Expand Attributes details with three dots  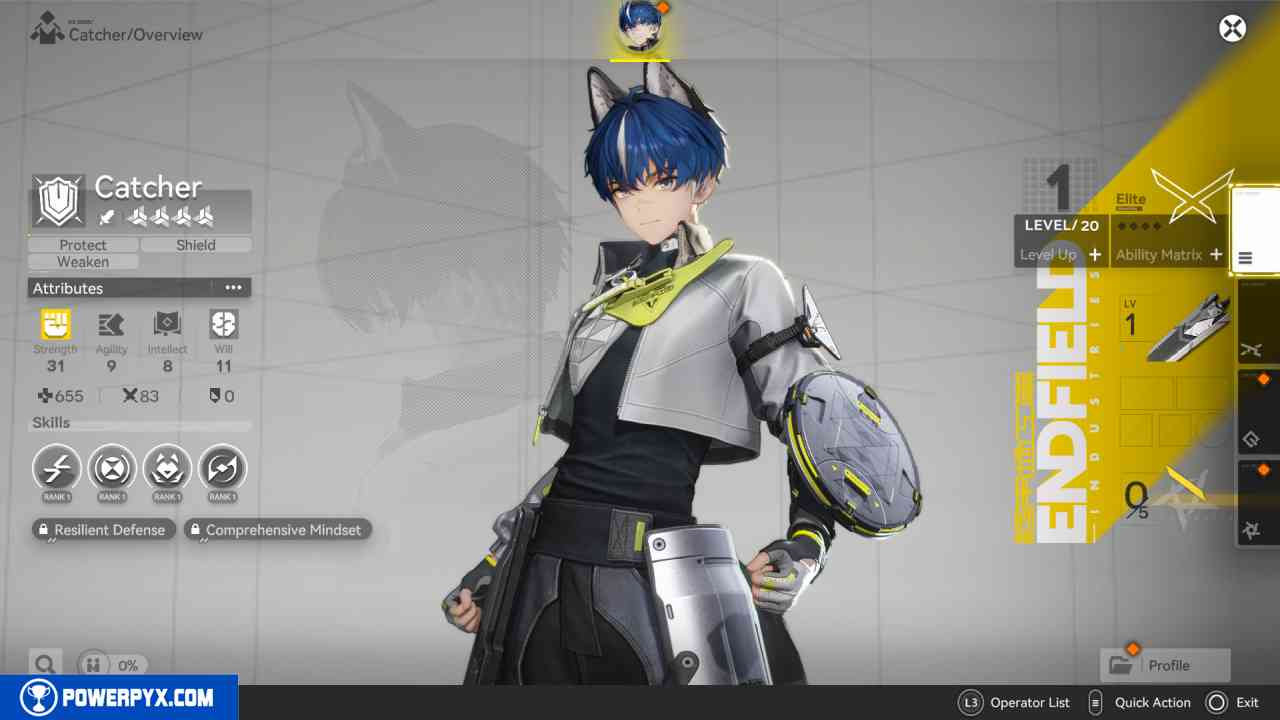[x=233, y=288]
